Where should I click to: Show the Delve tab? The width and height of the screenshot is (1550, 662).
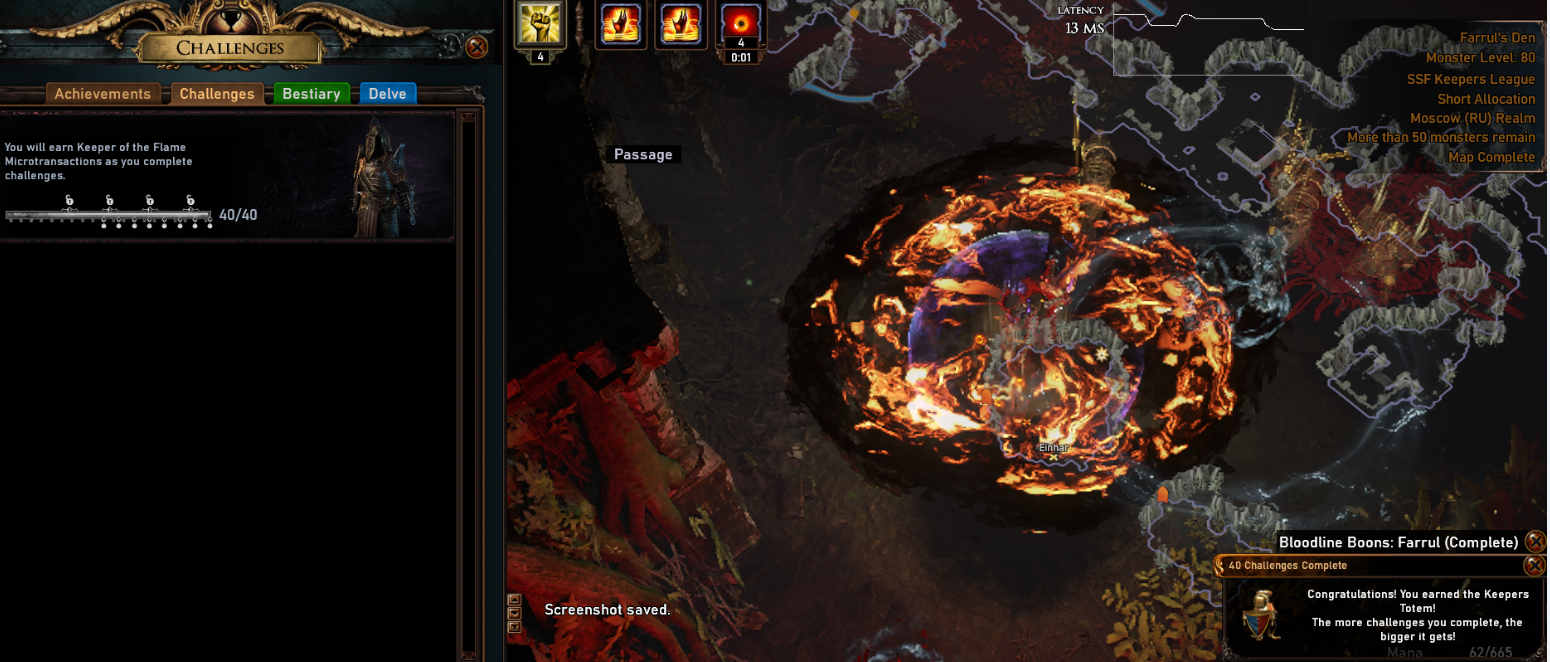click(x=387, y=94)
